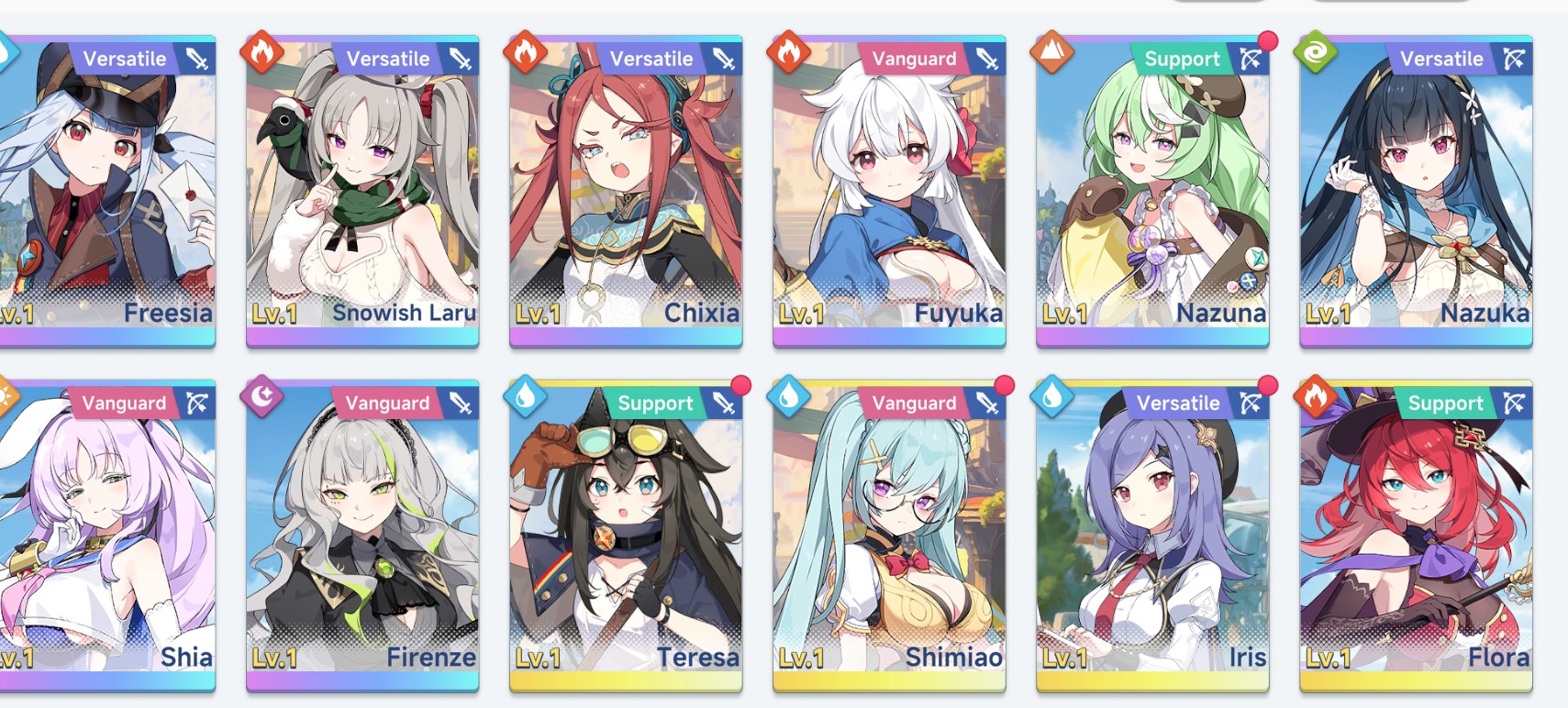
Task: Pick the Iris character card
Action: (1152, 537)
